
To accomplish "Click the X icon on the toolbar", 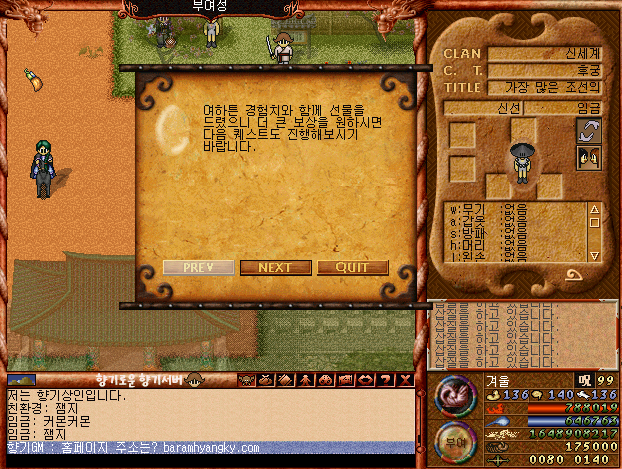I will pos(405,380).
